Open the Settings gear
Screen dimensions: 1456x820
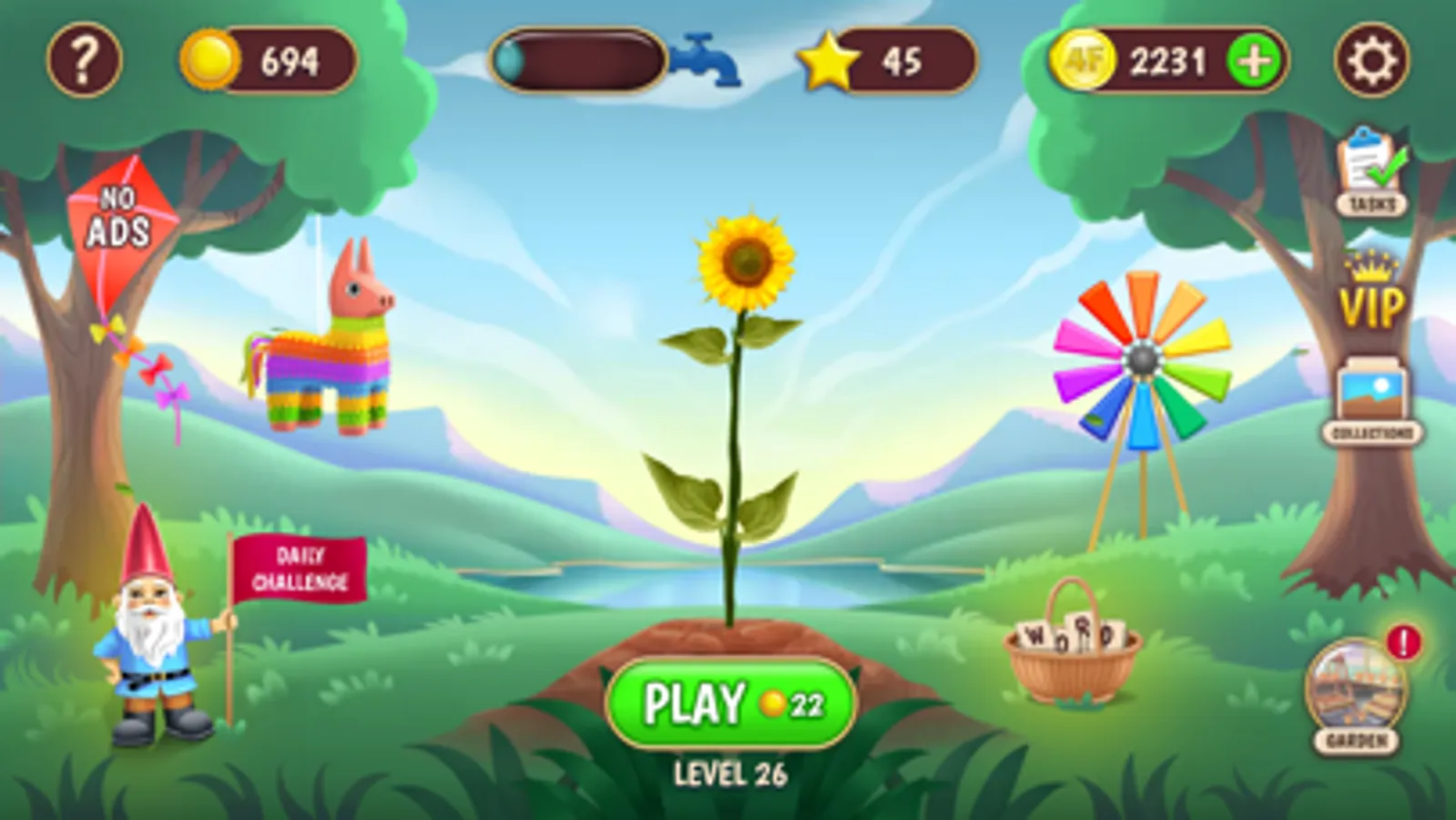(1375, 59)
